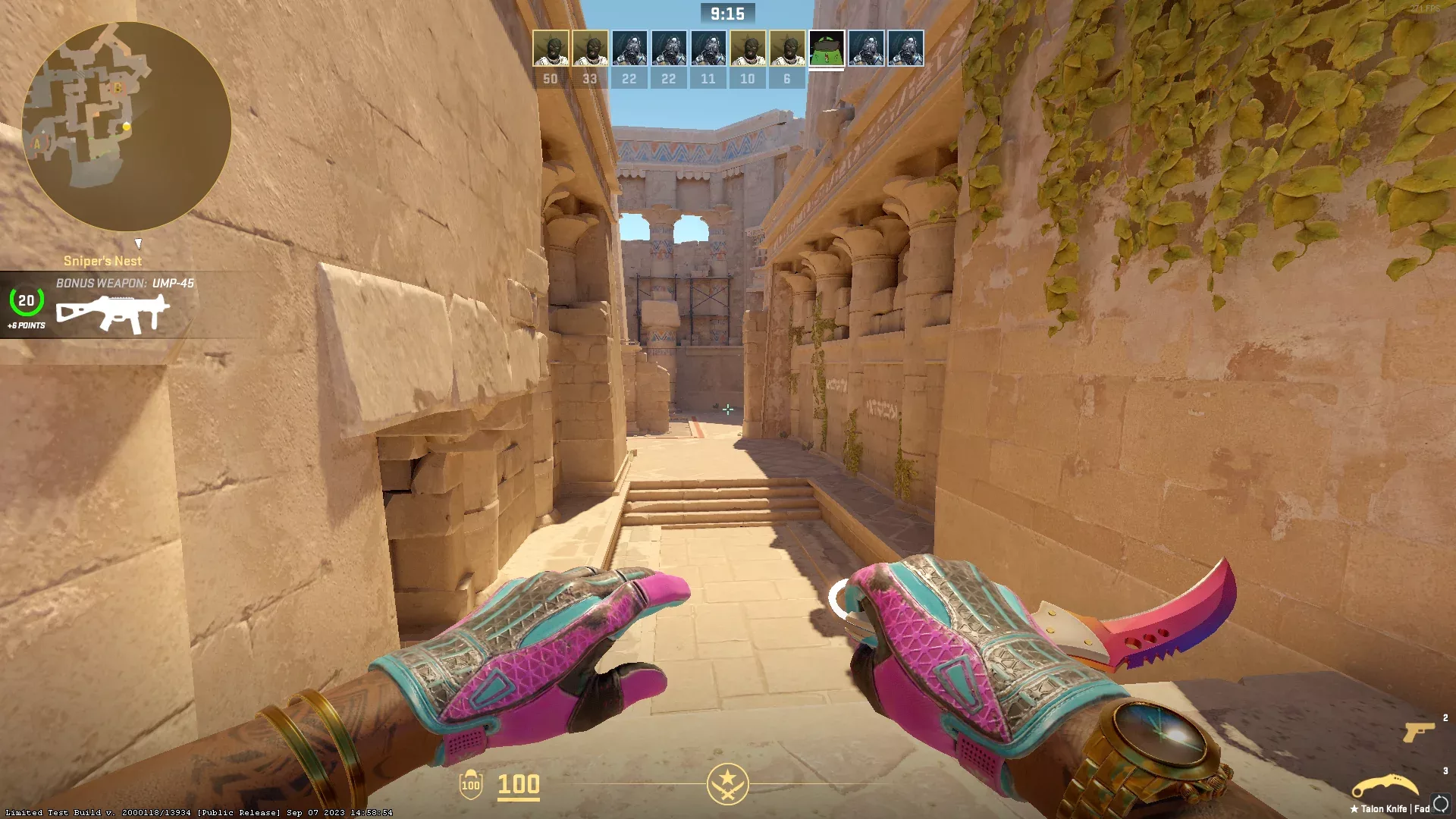Click the highlighted green player avatar
The image size is (1456, 819).
[827, 48]
